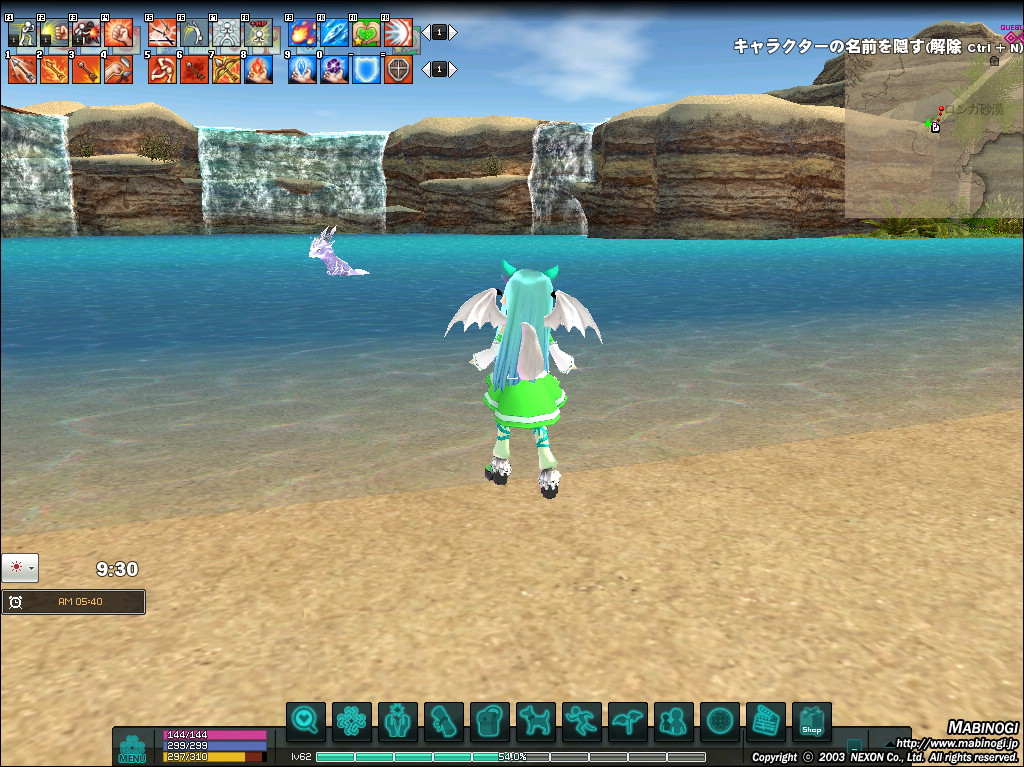Switch top hotbar to next page
Viewport: 1024px width, 767px height.
[x=453, y=32]
